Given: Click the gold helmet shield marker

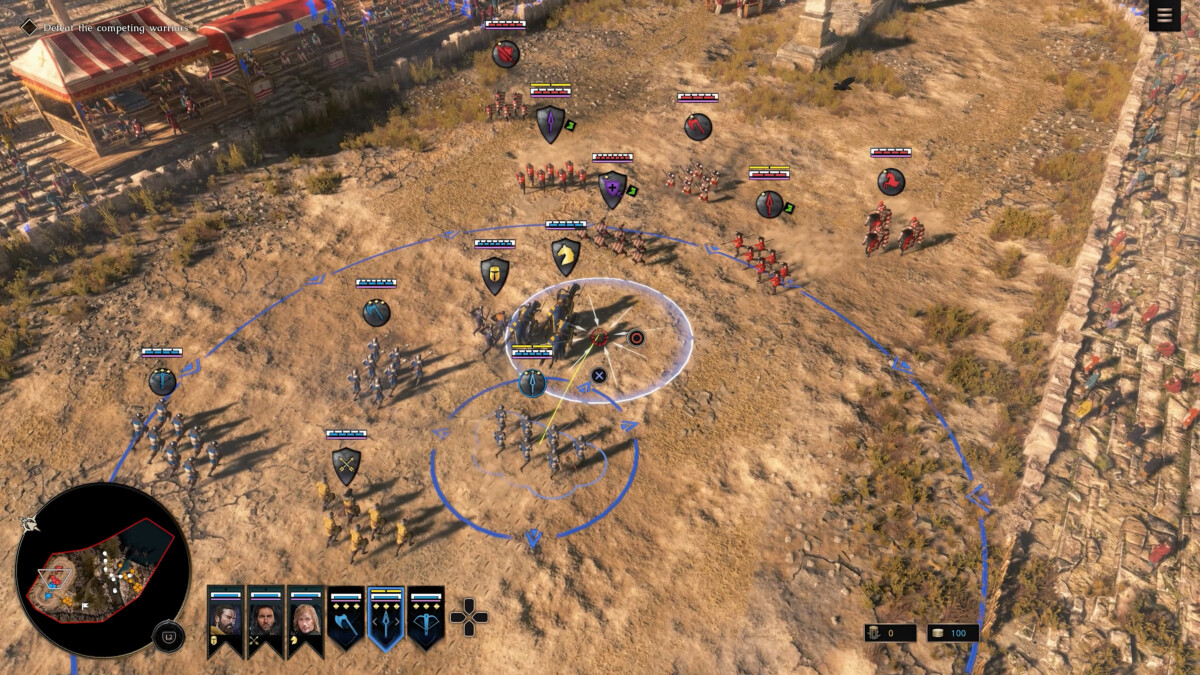Looking at the screenshot, I should 494,275.
